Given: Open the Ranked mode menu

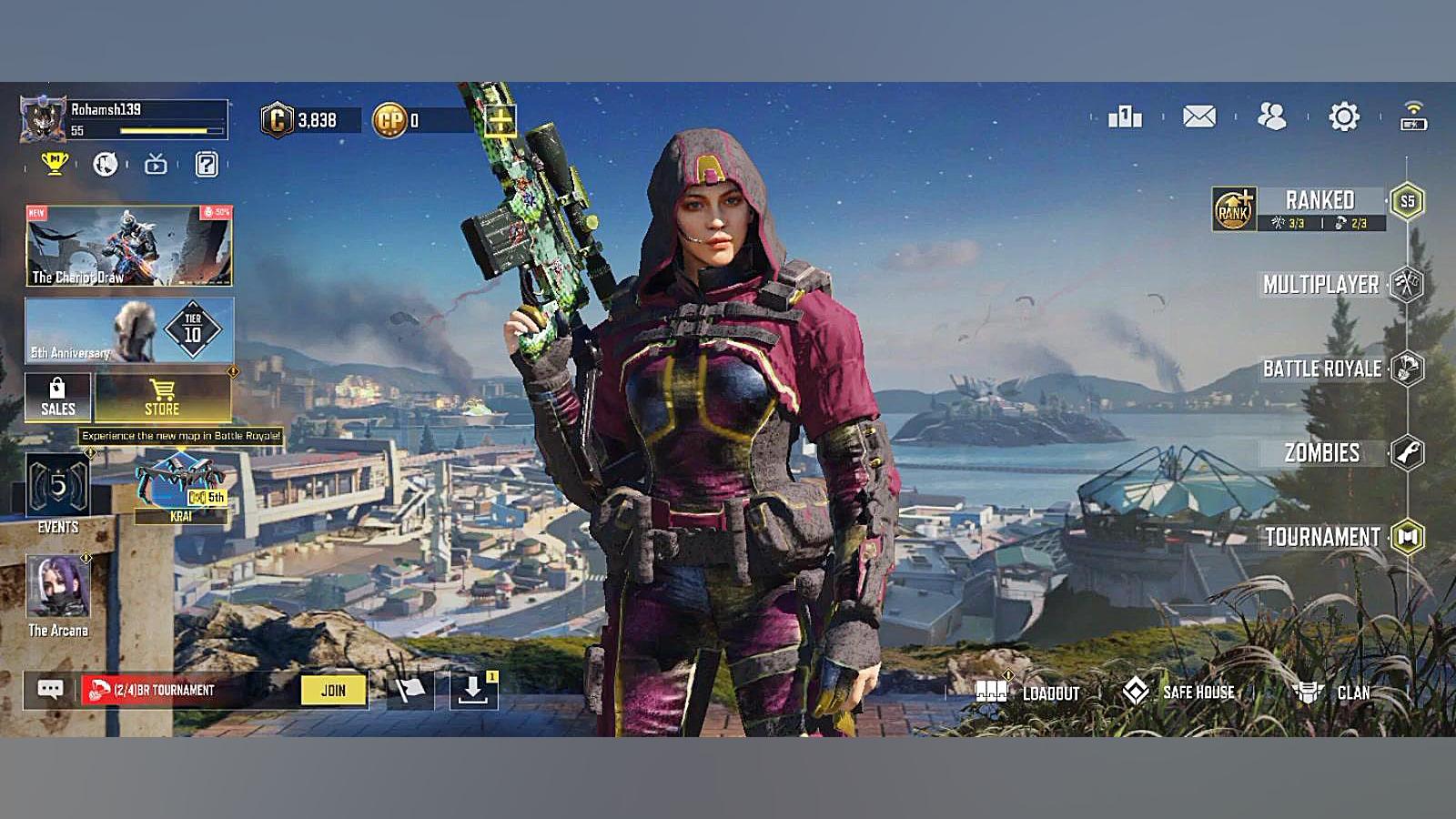Looking at the screenshot, I should [x=1319, y=202].
